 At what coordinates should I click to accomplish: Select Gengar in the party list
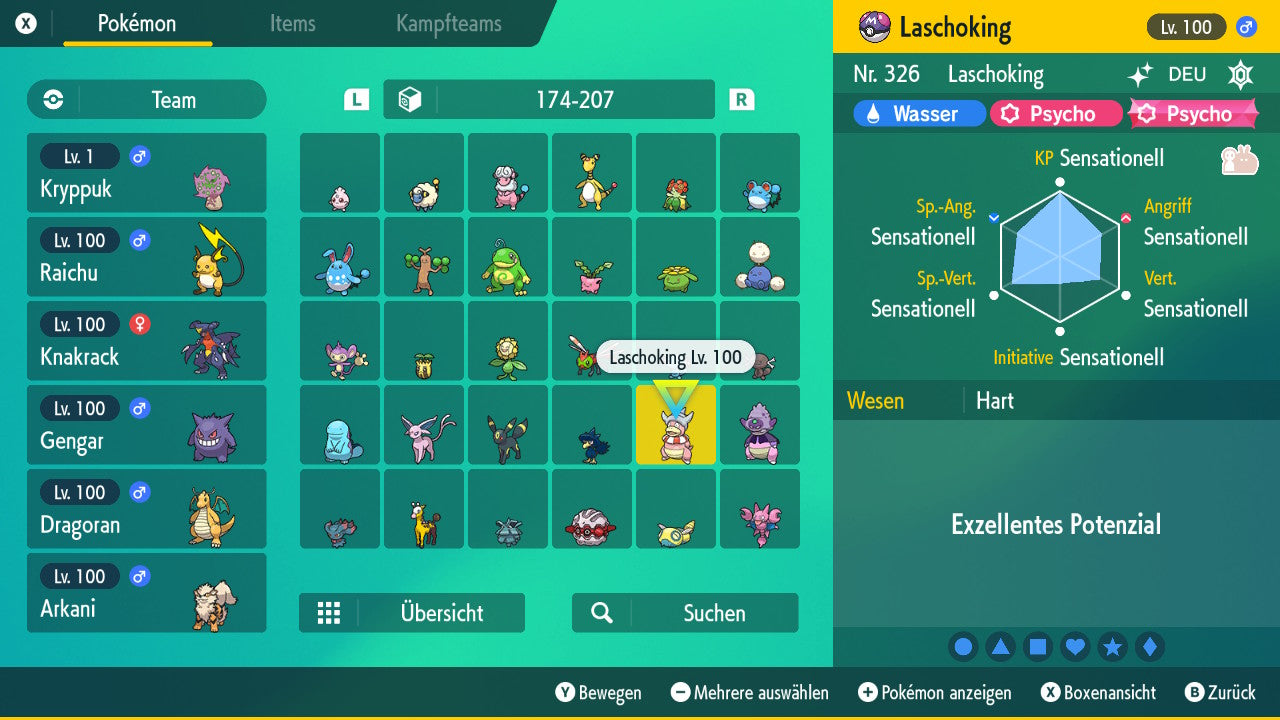pos(146,424)
